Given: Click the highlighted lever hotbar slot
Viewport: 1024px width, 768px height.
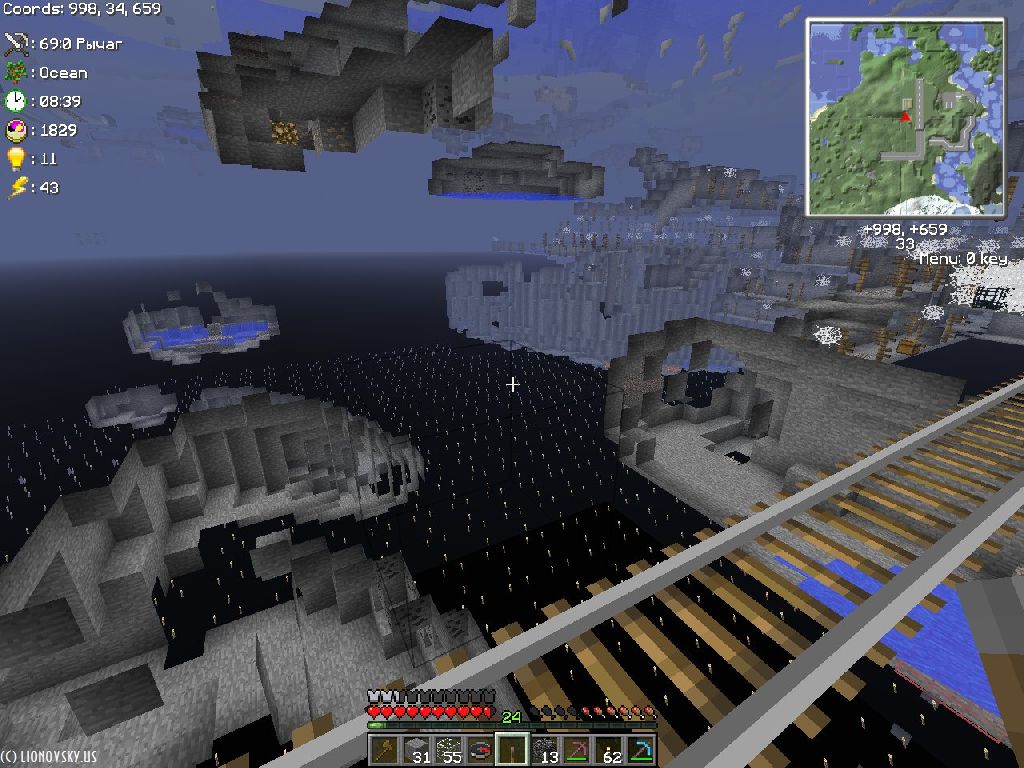Looking at the screenshot, I should point(513,749).
